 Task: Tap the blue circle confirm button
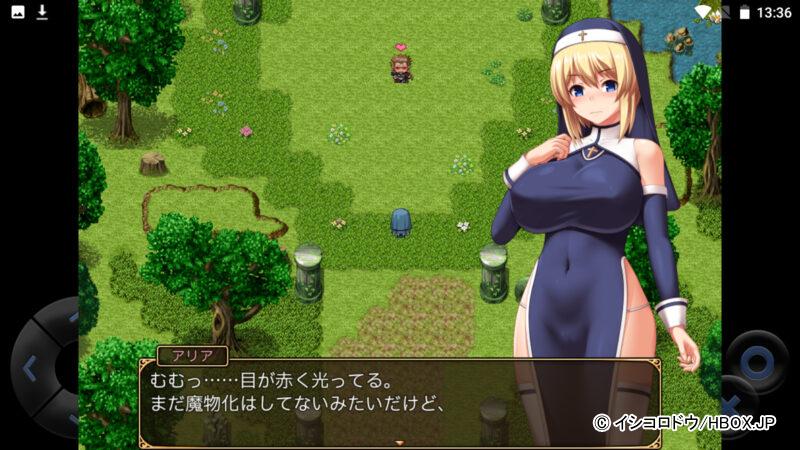tap(757, 360)
